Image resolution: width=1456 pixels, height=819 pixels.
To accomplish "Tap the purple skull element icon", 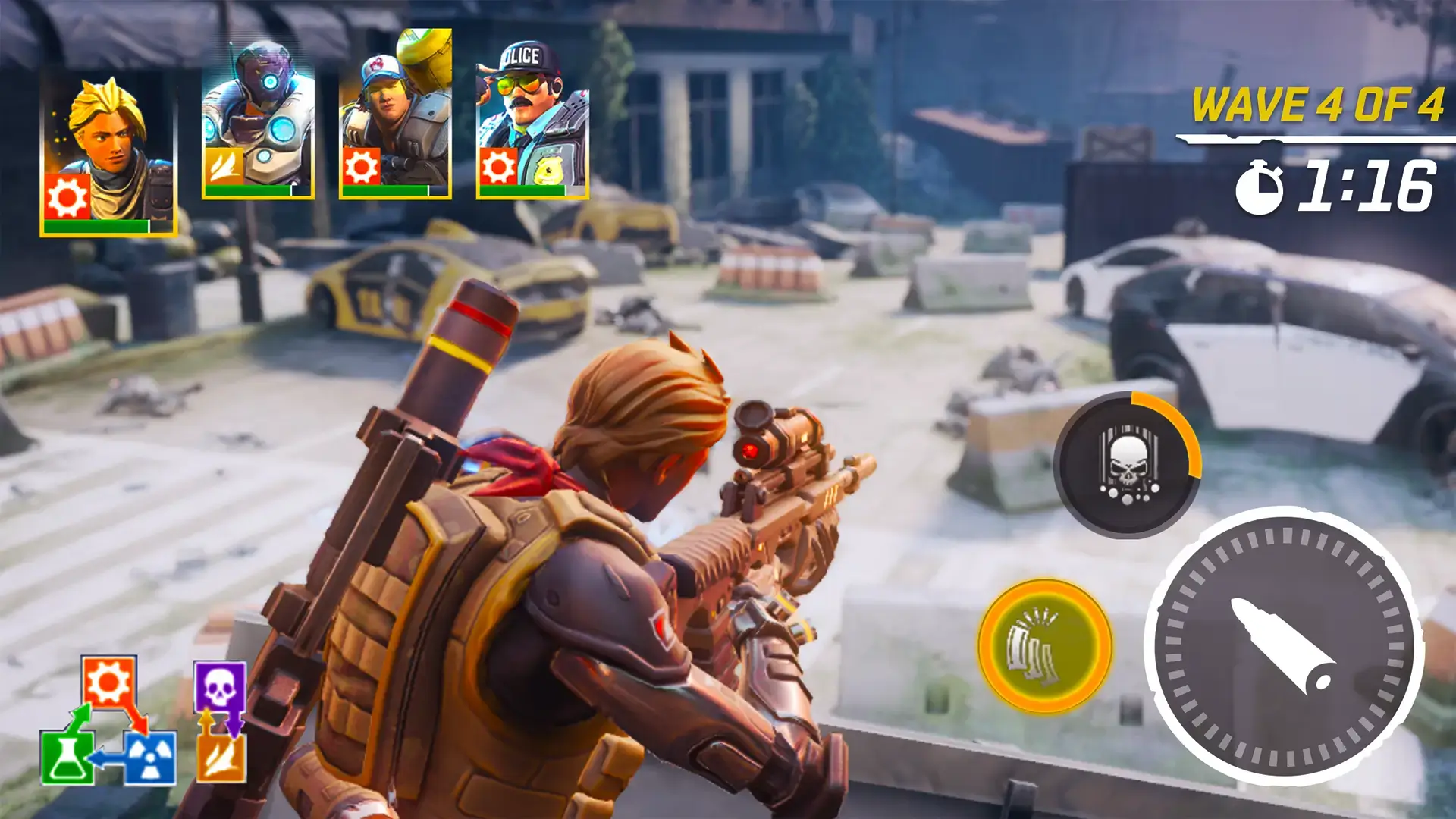I will (220, 687).
